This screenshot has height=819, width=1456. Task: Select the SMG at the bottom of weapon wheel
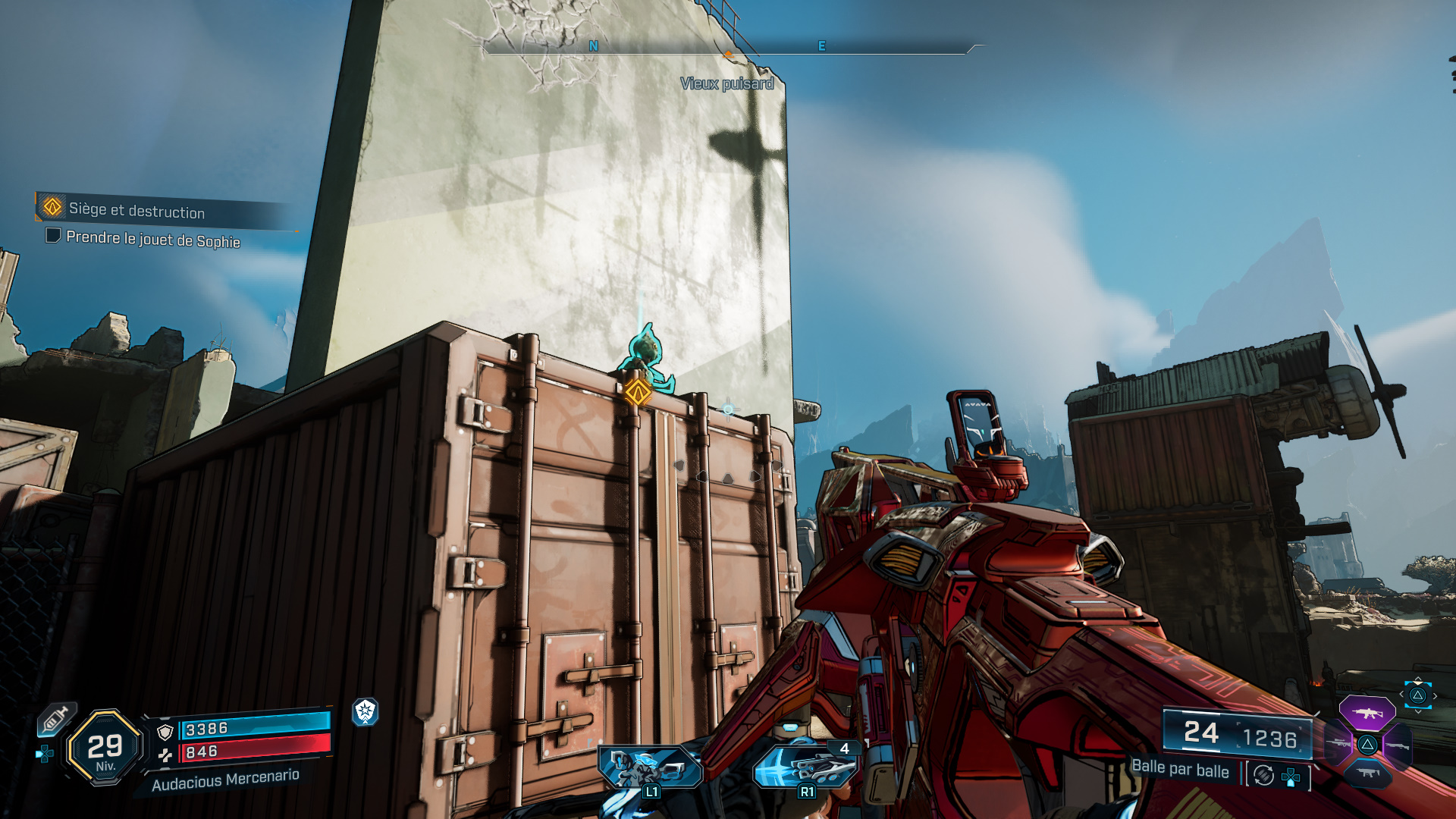point(1369,773)
